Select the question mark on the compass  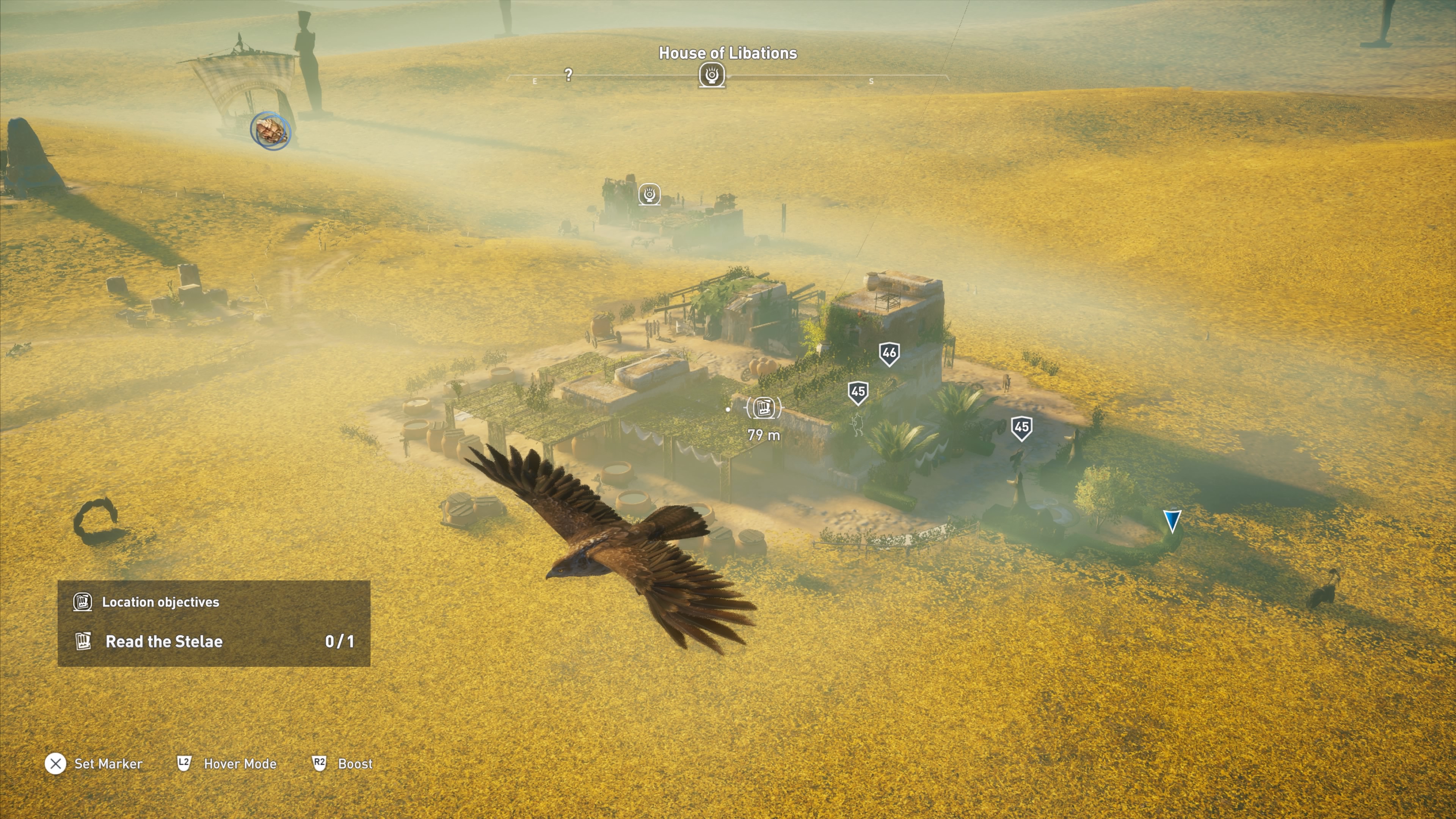pyautogui.click(x=569, y=75)
